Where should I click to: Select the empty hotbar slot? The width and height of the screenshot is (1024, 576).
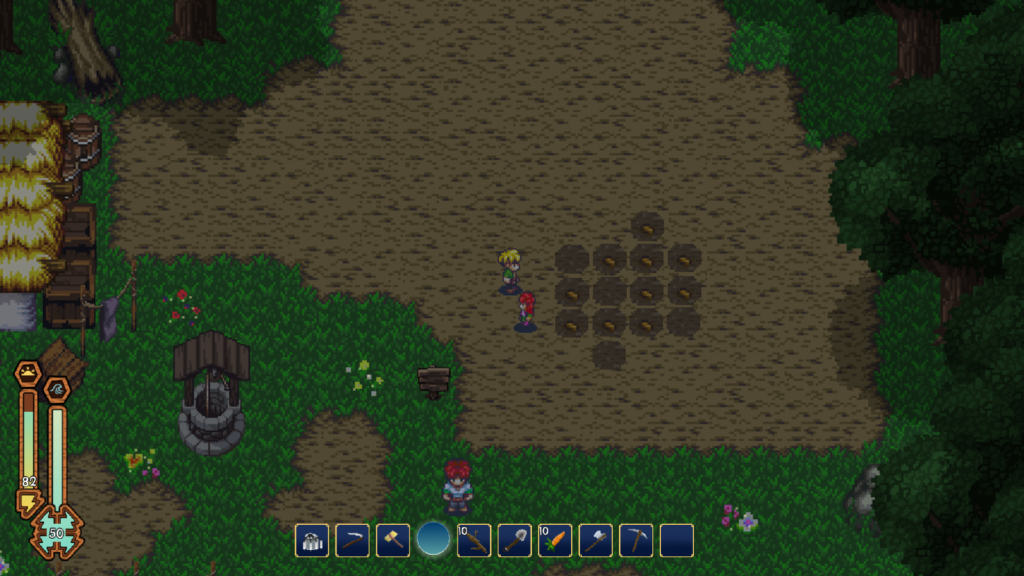[x=676, y=541]
